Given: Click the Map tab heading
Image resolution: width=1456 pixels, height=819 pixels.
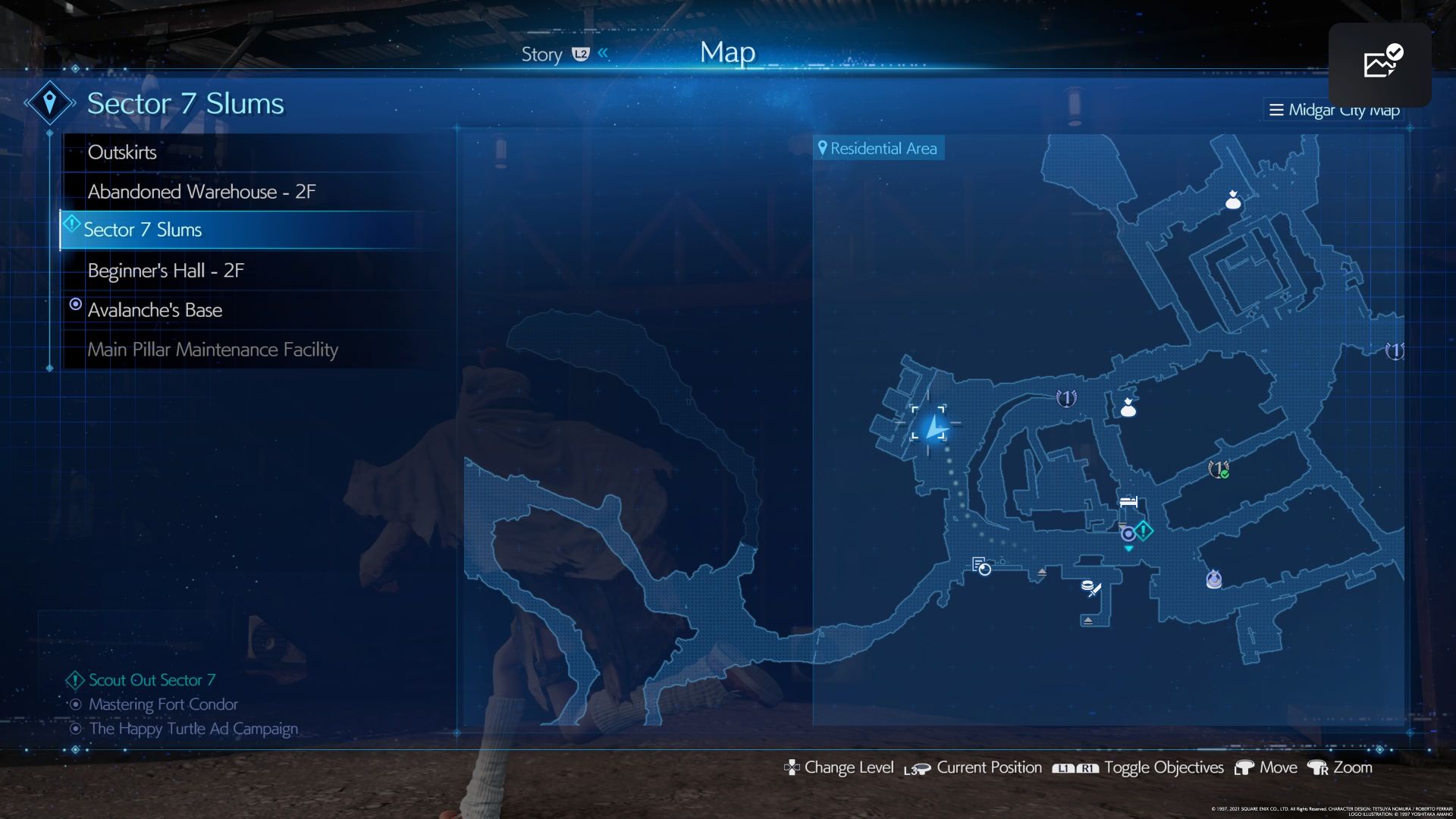Looking at the screenshot, I should [x=727, y=52].
